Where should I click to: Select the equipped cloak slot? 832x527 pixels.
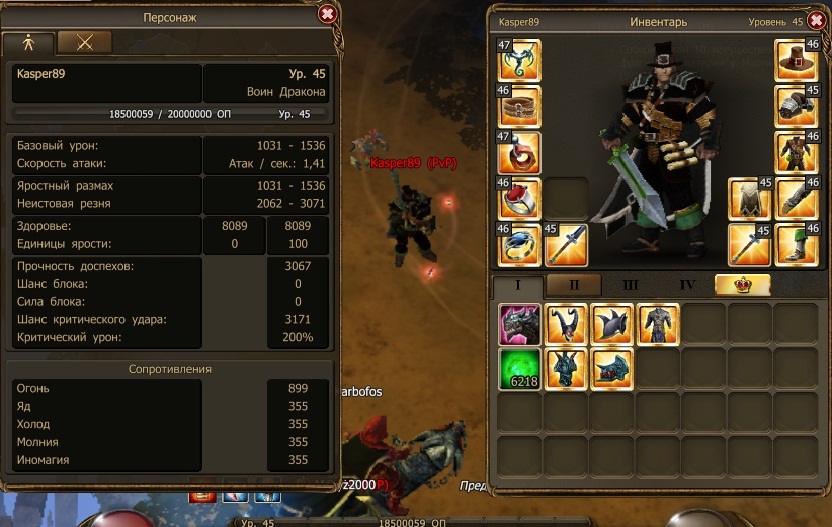click(749, 198)
